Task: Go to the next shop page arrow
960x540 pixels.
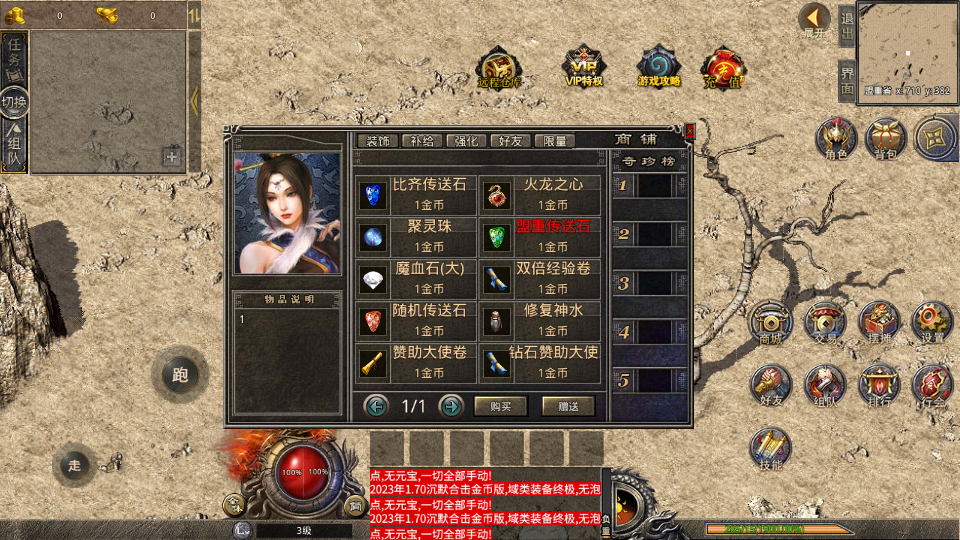Action: point(452,406)
